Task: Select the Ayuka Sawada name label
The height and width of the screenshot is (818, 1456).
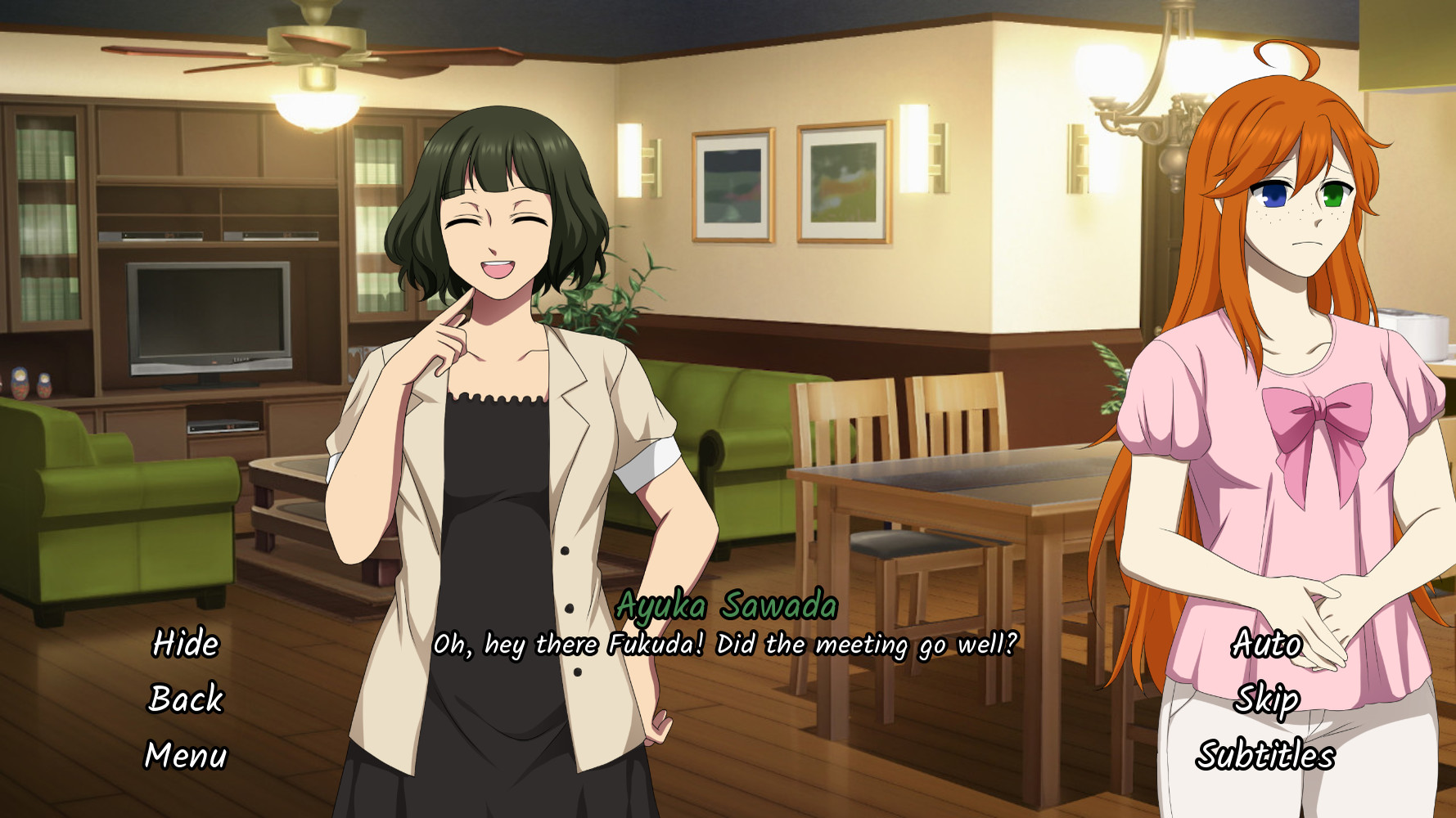Action: [728, 607]
